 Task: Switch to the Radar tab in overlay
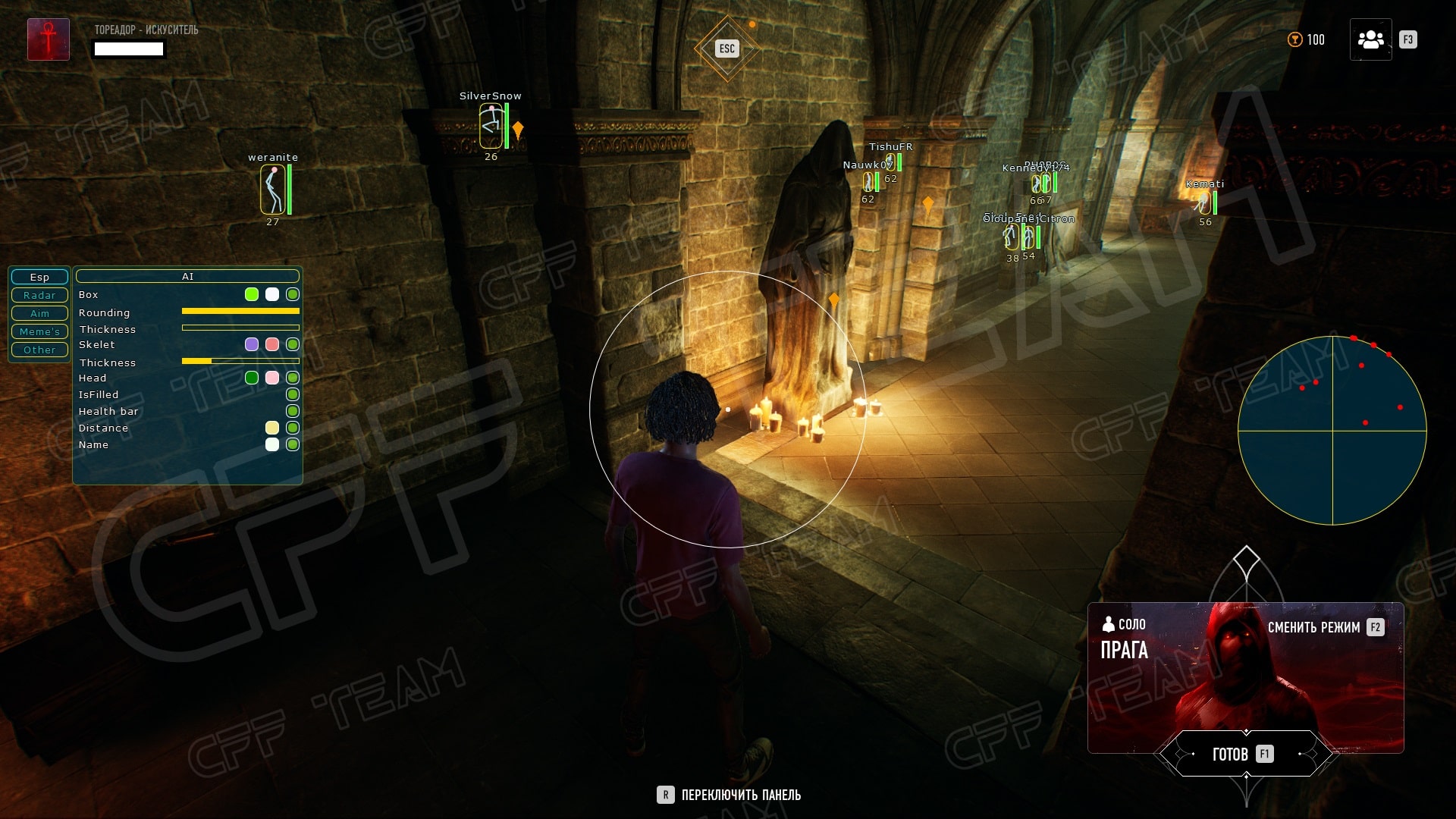click(x=39, y=295)
